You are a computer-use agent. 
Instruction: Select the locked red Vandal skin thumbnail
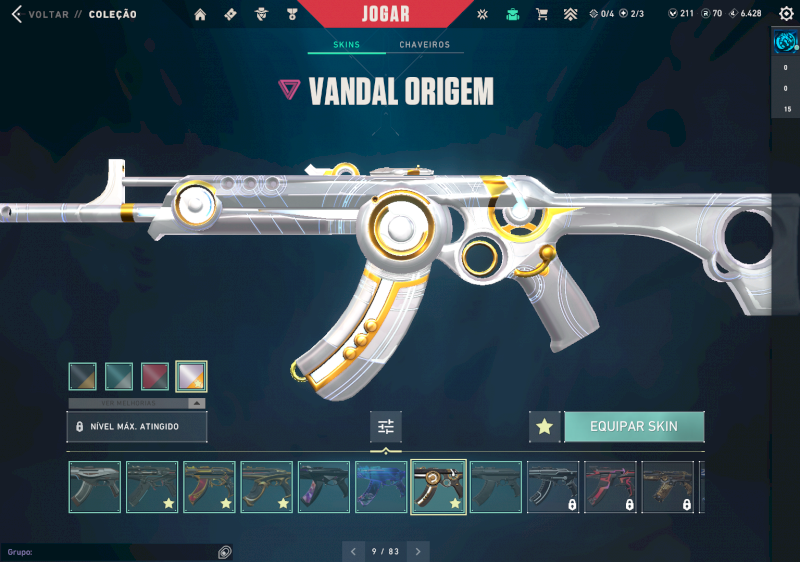[609, 487]
